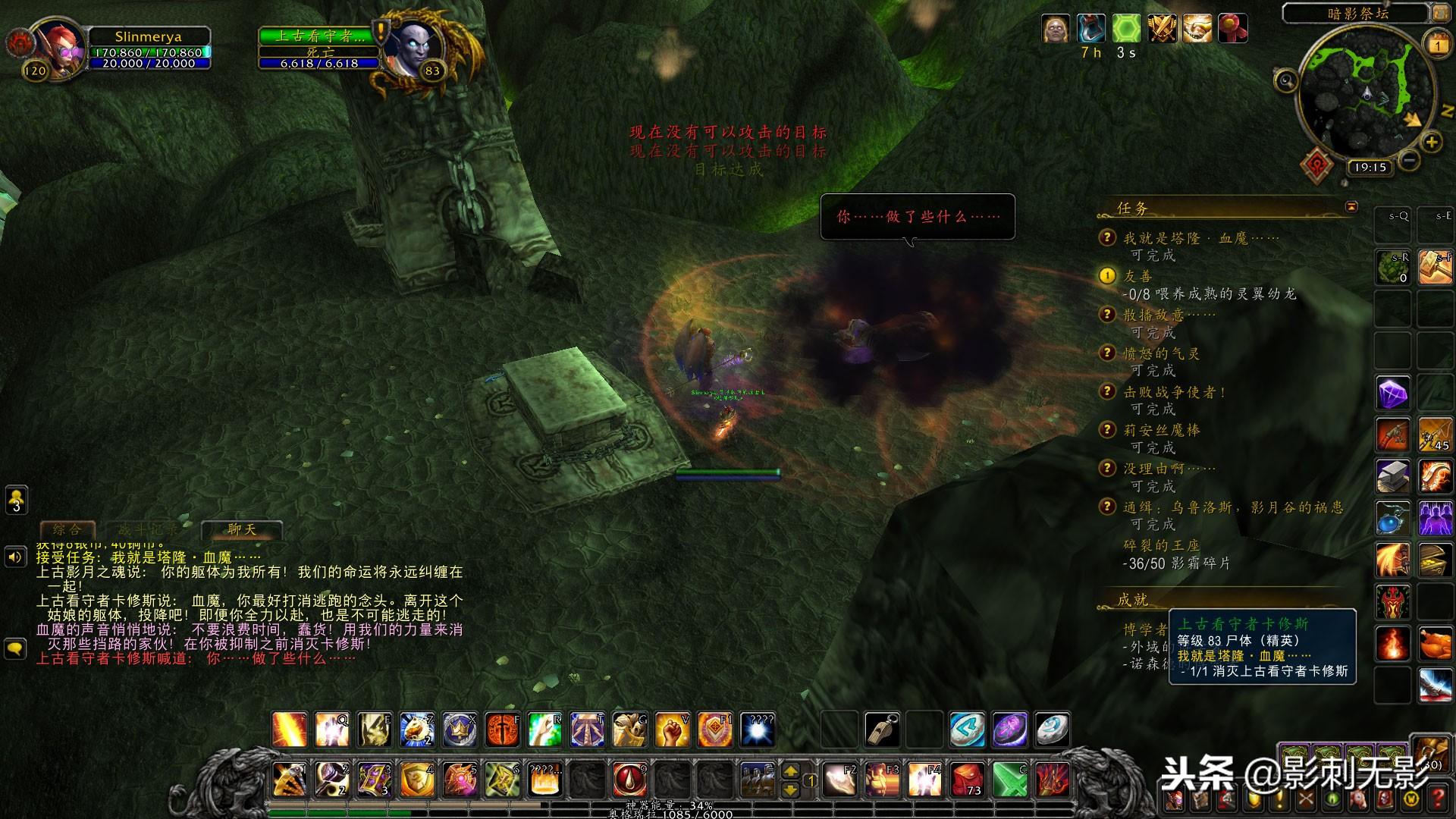This screenshot has width=1456, height=819.
Task: Open the 击败战争使者 quest entry
Action: (1175, 392)
